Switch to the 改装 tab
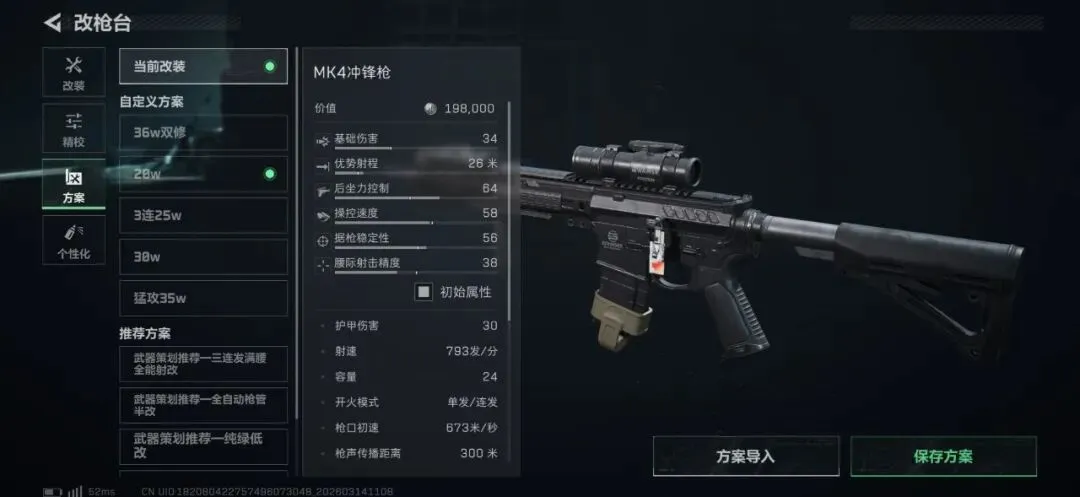The height and width of the screenshot is (497, 1080). click(73, 73)
